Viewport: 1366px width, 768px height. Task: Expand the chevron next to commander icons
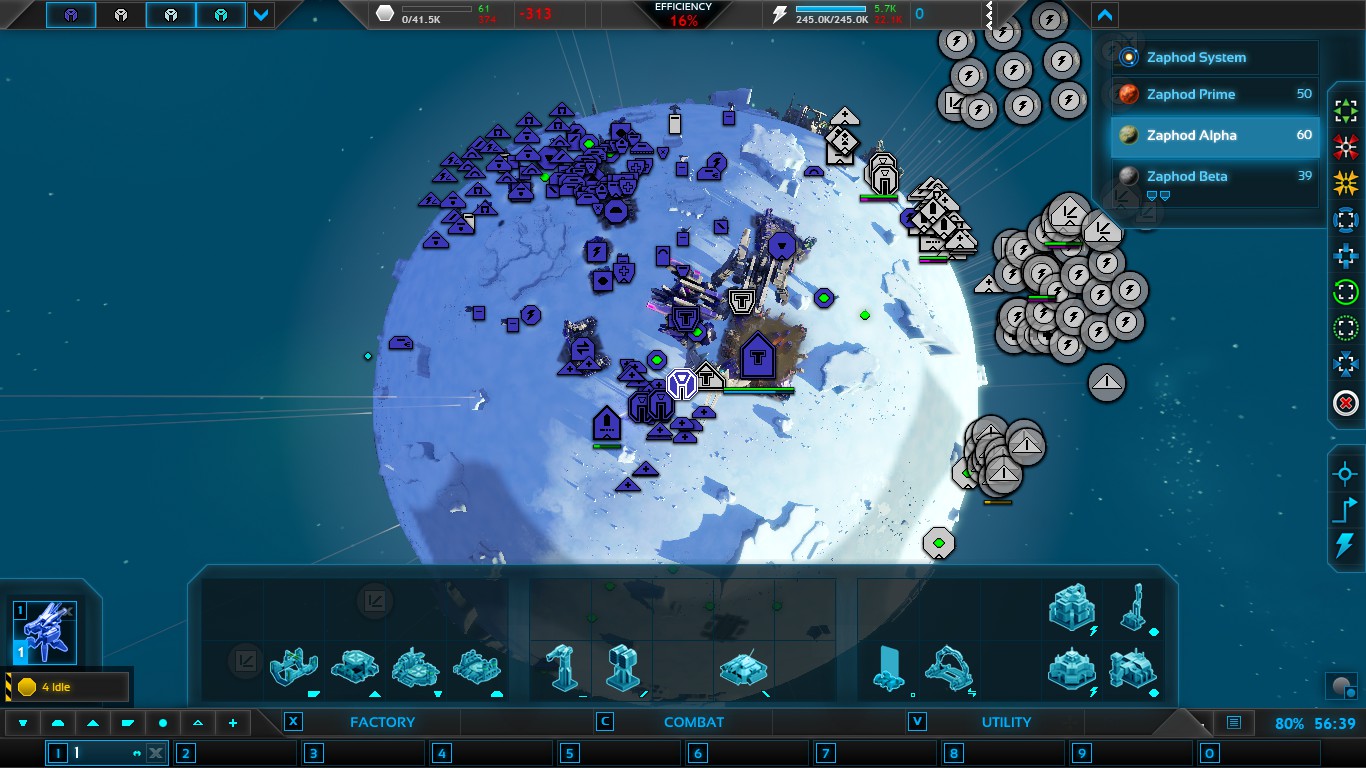pos(258,15)
